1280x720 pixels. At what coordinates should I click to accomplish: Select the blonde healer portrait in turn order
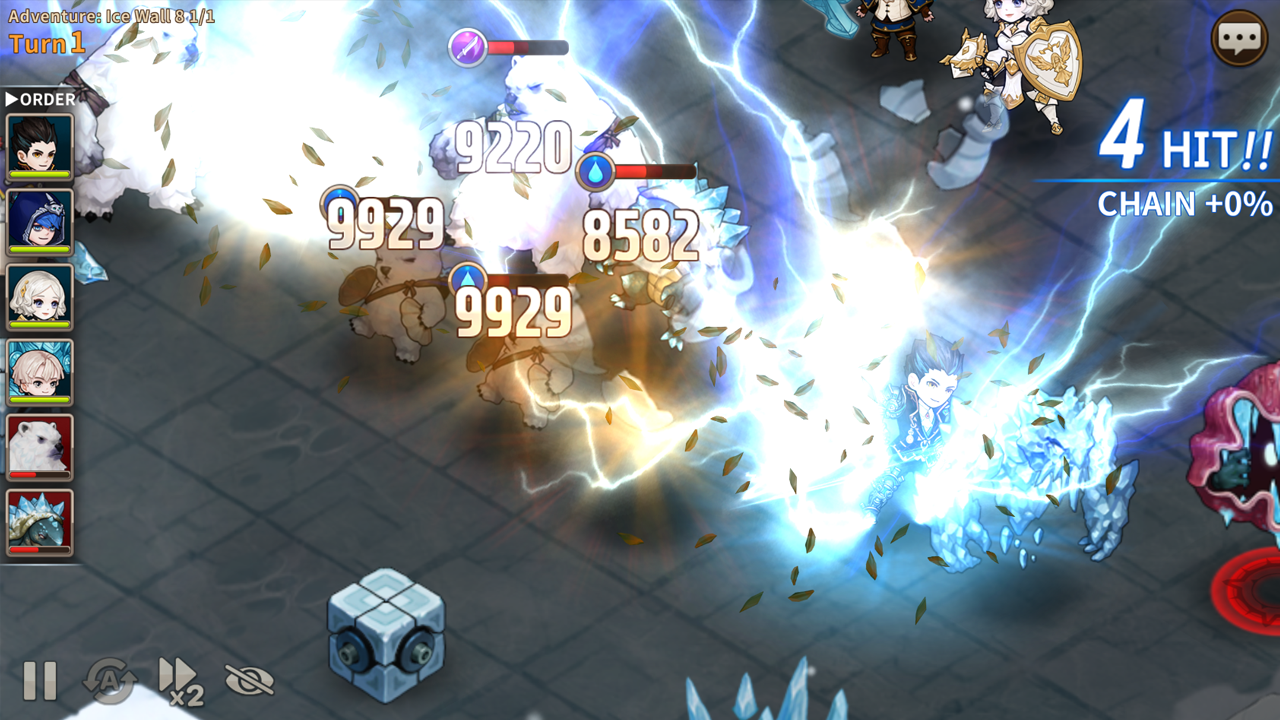coord(38,296)
